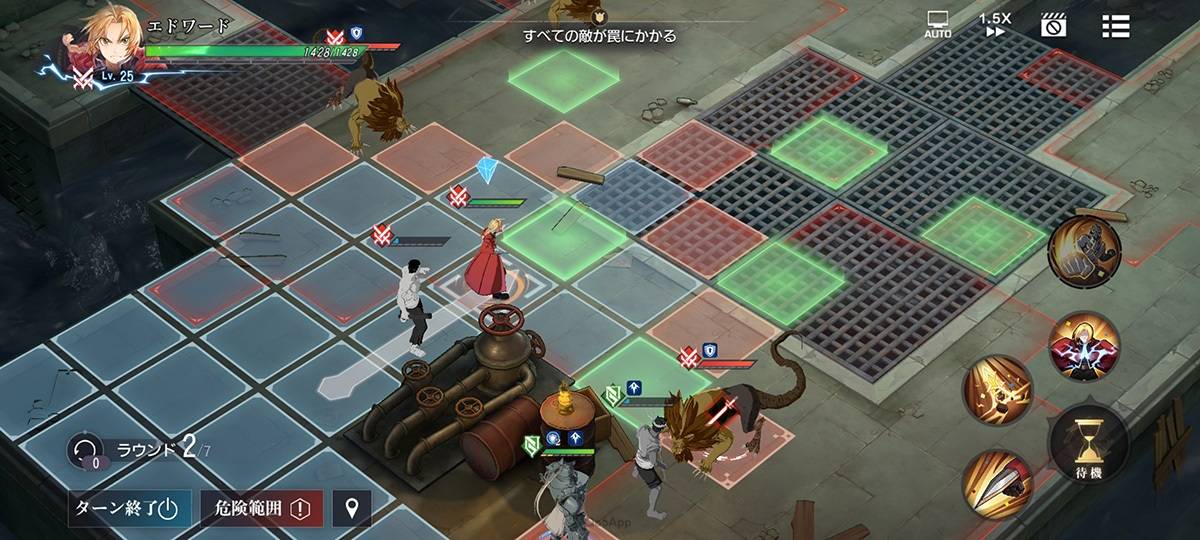
Task: Change the 1.5X battle speed
Action: click(x=994, y=25)
